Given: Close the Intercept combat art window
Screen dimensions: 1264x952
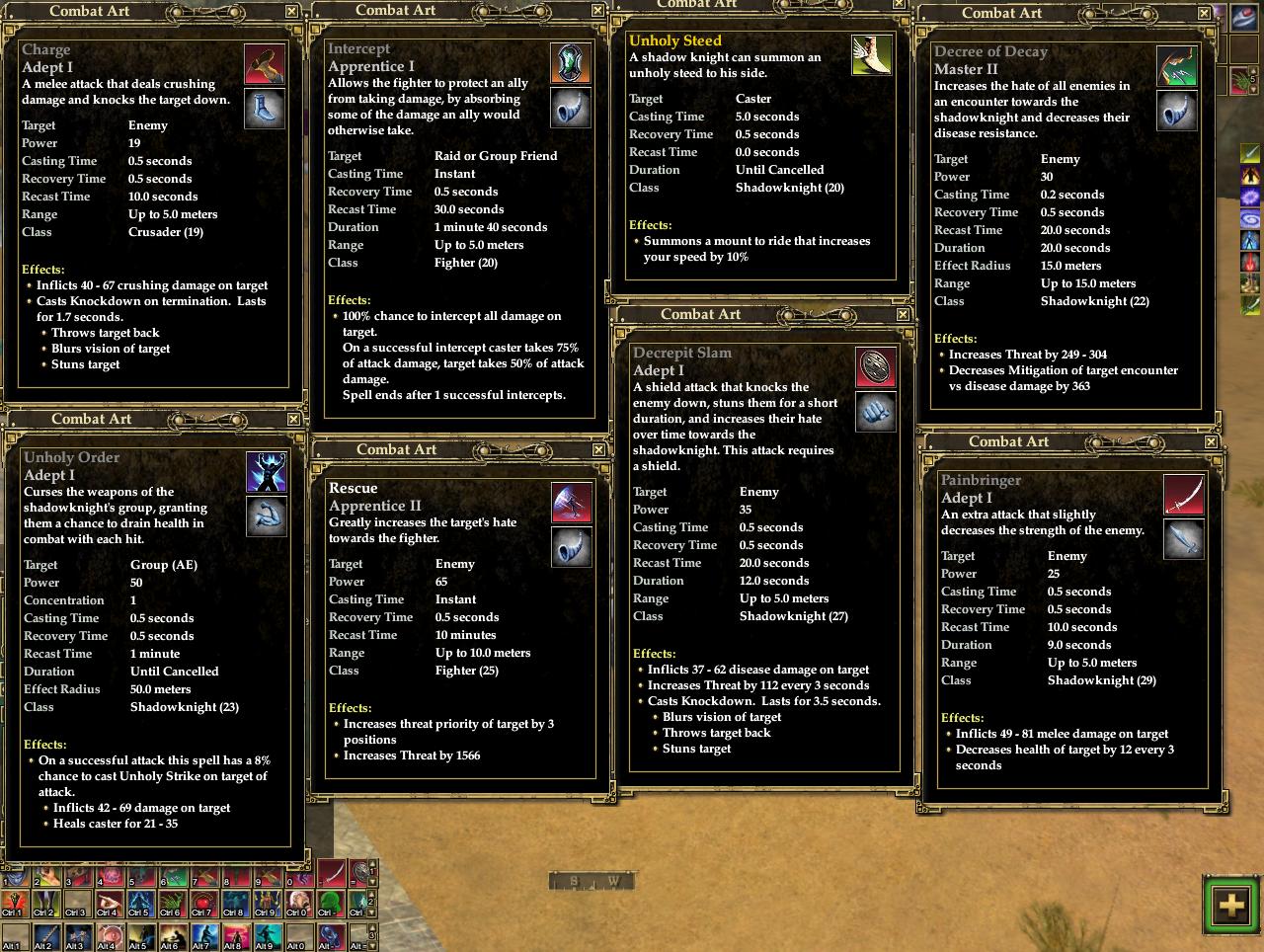Looking at the screenshot, I should click(x=597, y=10).
